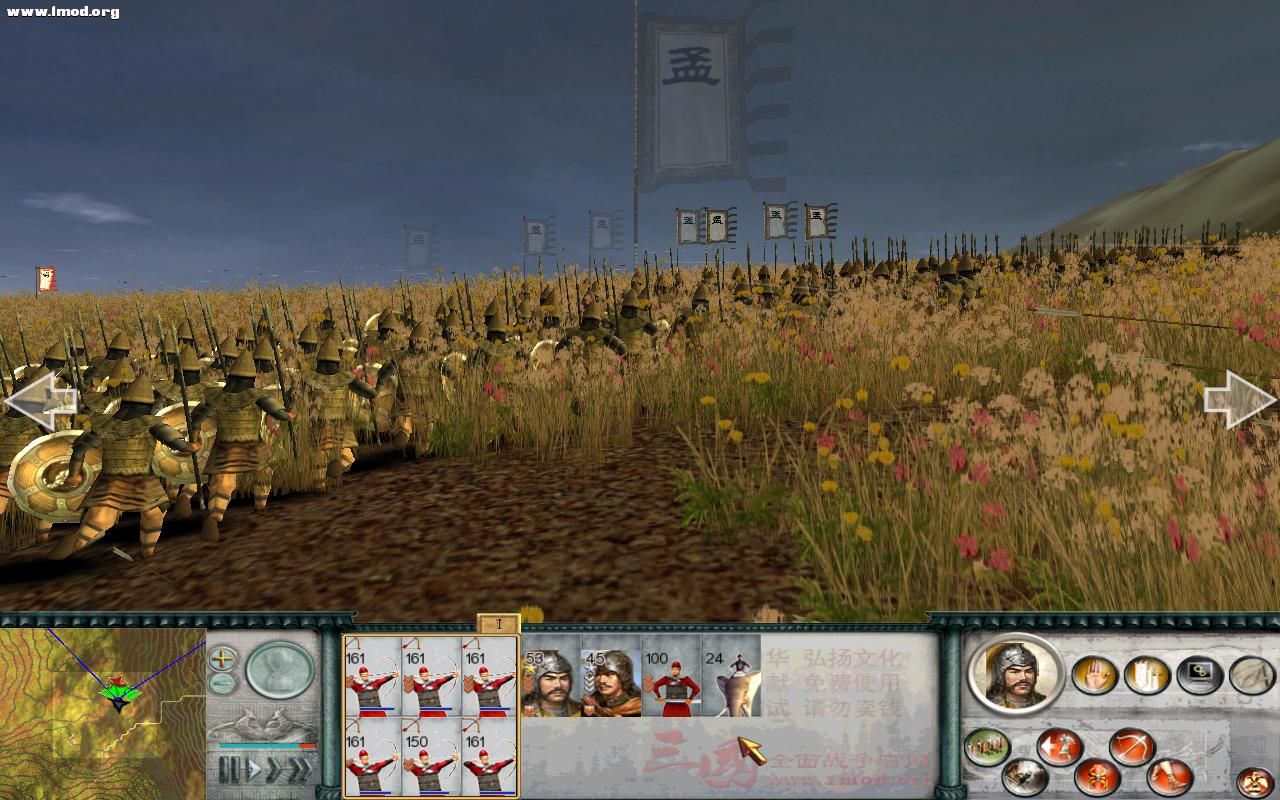Screen dimensions: 1280x800
Task: Click the Withdraw Unit arrow icon
Action: pyautogui.click(x=1060, y=747)
